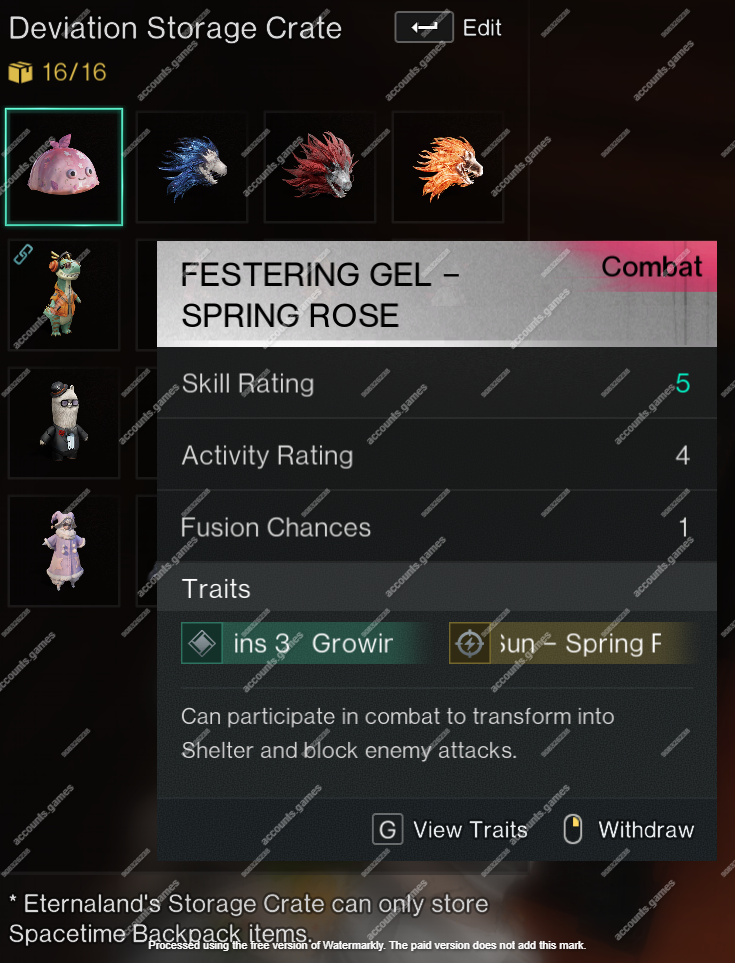This screenshot has height=963, width=735.
Task: Open View Traits for Festering Gel
Action: point(450,829)
